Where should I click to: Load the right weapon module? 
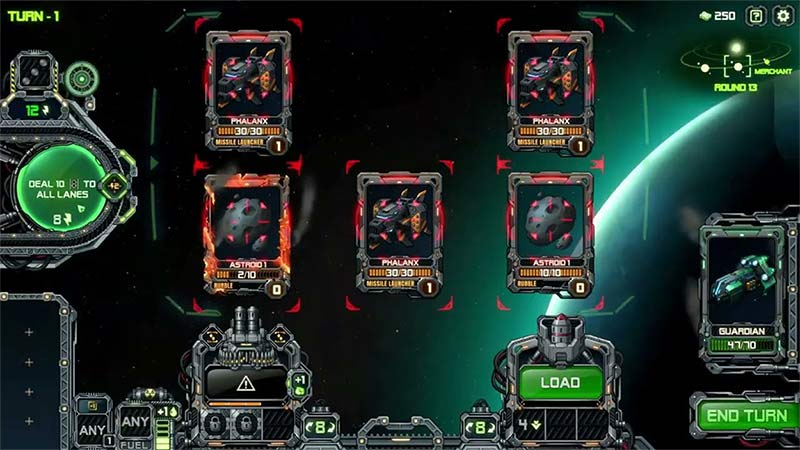[x=560, y=382]
